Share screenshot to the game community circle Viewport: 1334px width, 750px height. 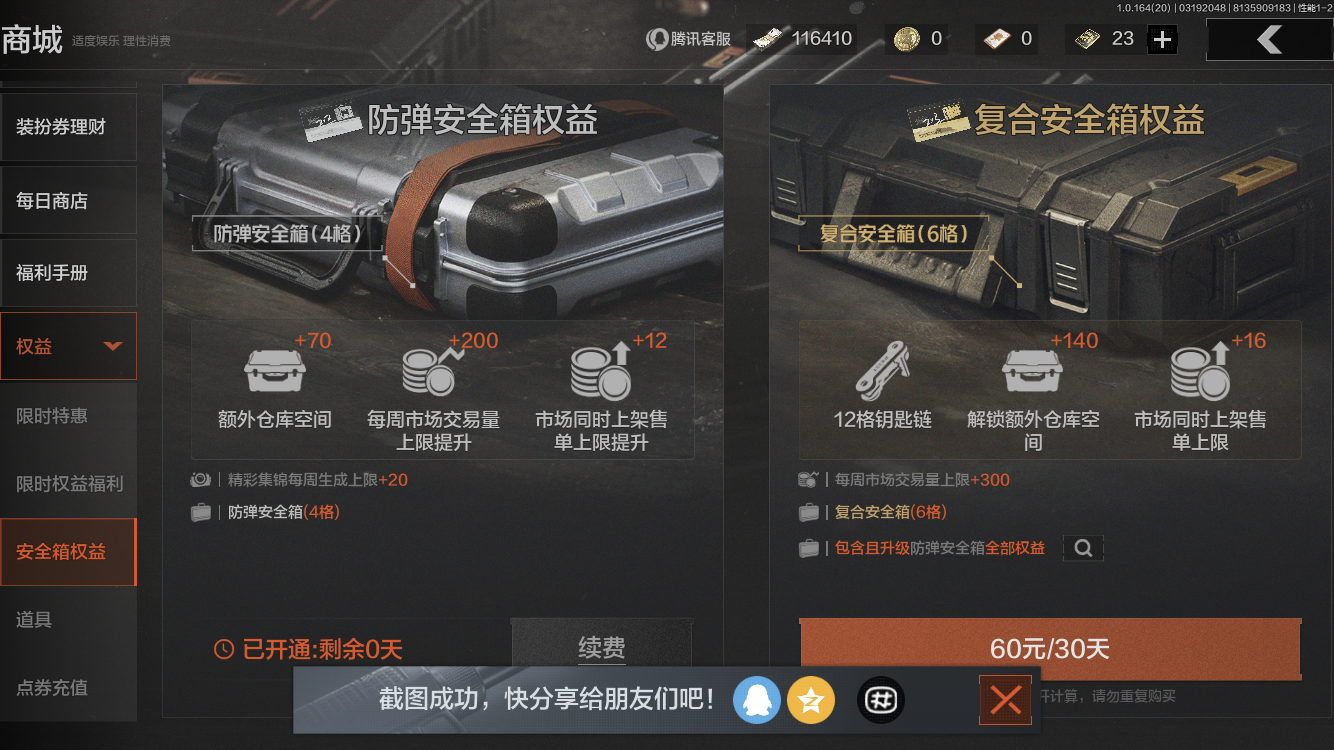880,700
